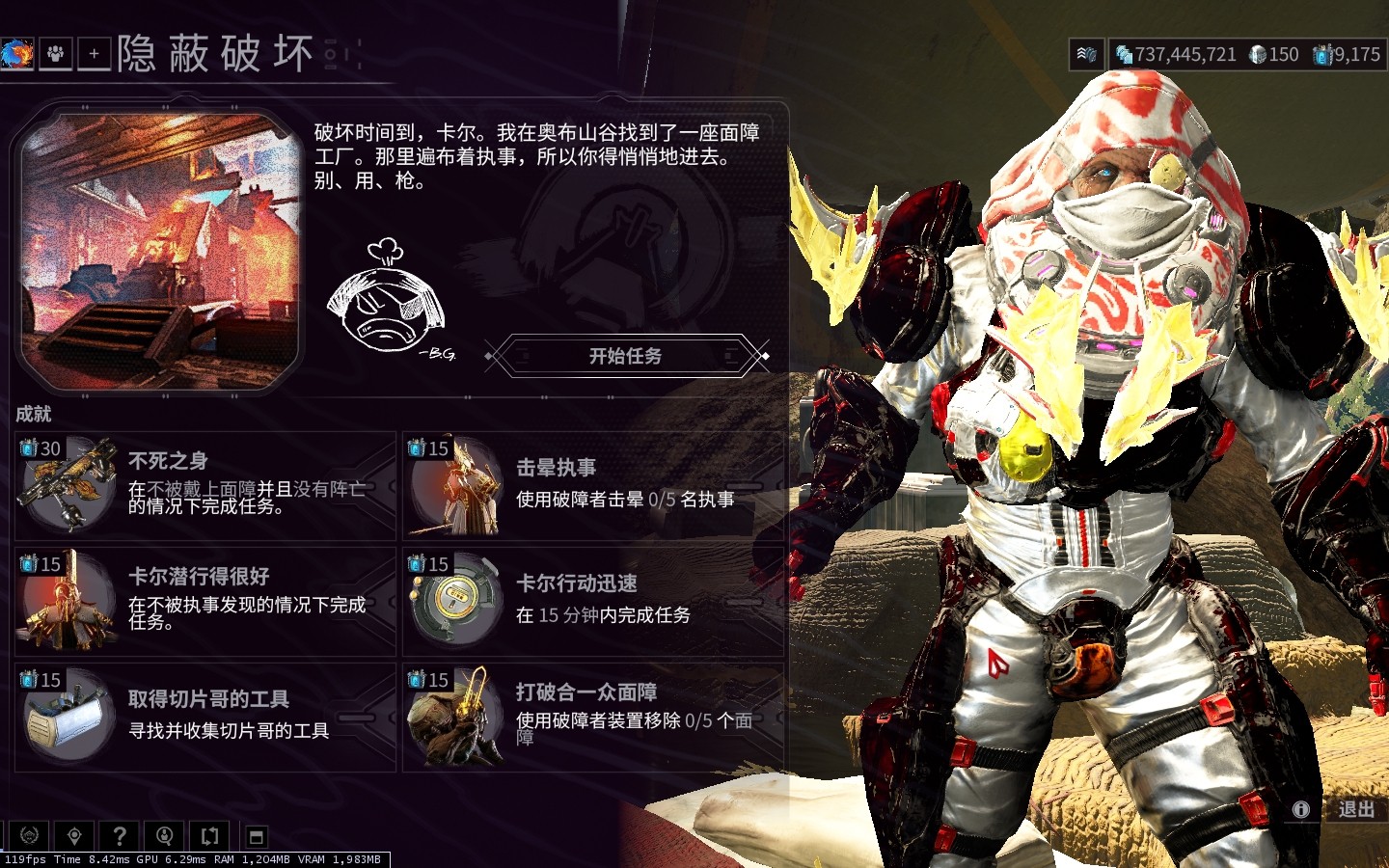Click the question mark help icon
1389x868 pixels.
coord(118,835)
